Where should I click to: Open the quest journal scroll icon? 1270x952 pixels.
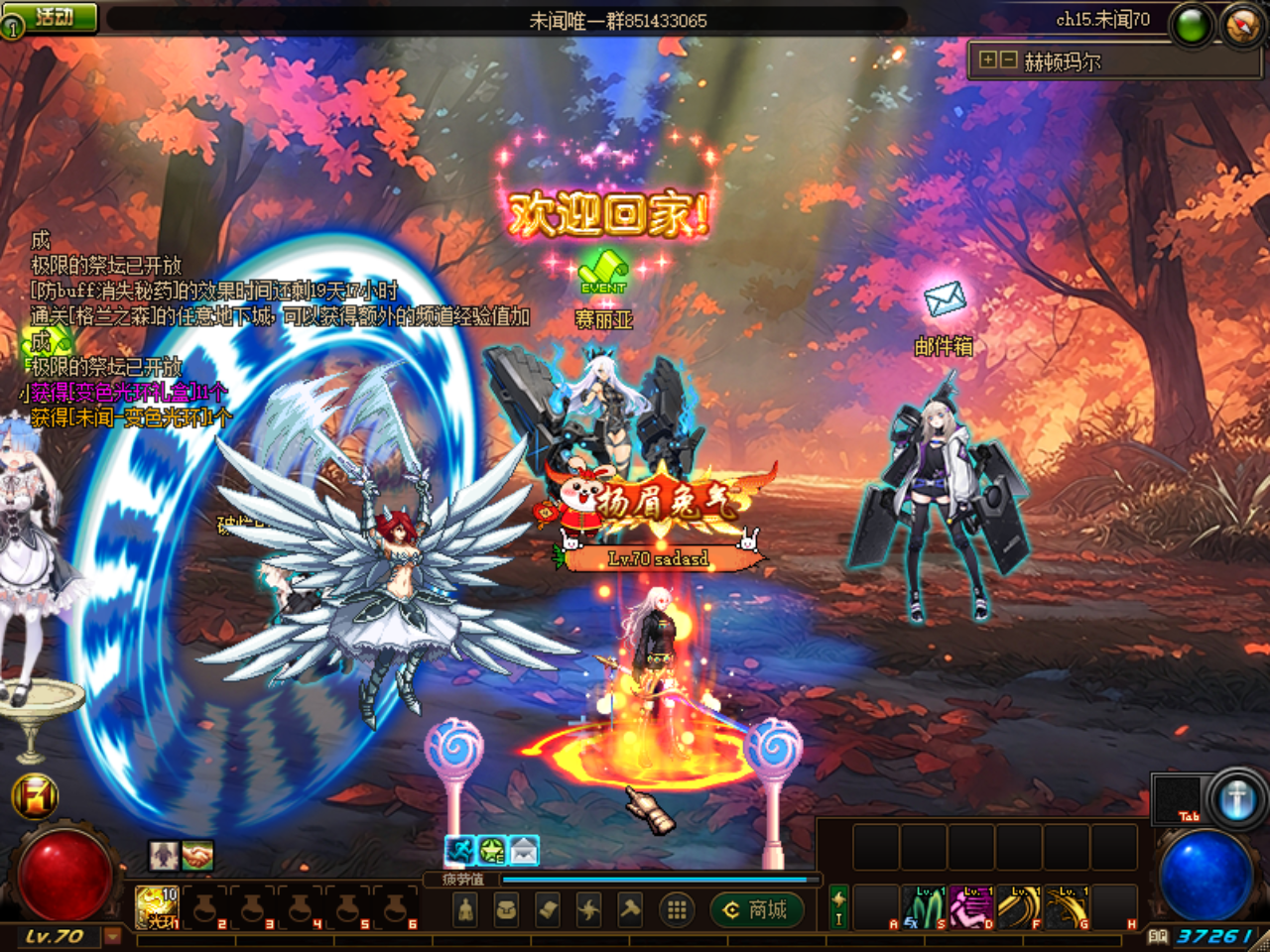(x=549, y=908)
